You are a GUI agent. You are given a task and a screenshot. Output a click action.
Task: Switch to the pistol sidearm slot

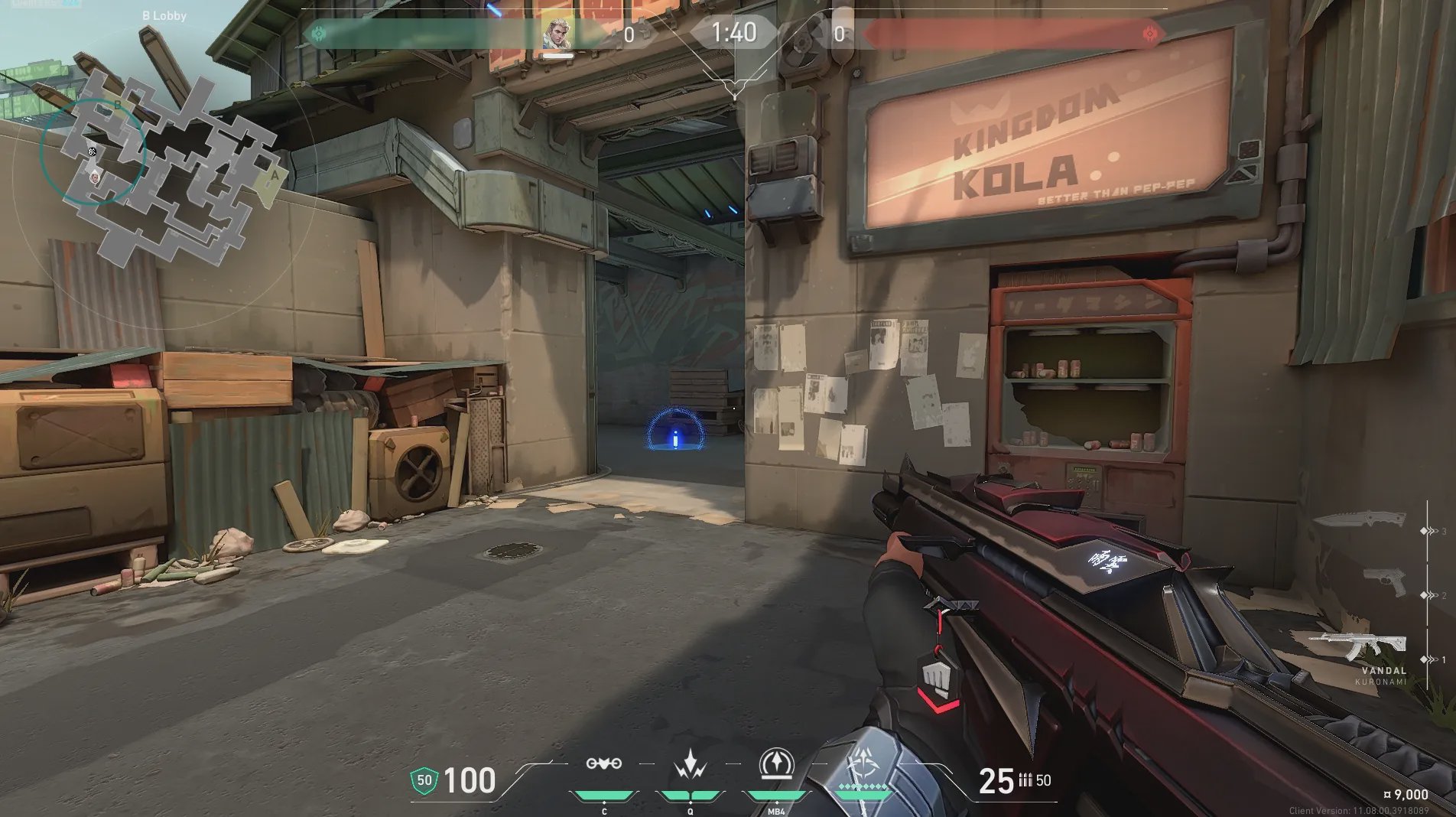[x=1385, y=583]
